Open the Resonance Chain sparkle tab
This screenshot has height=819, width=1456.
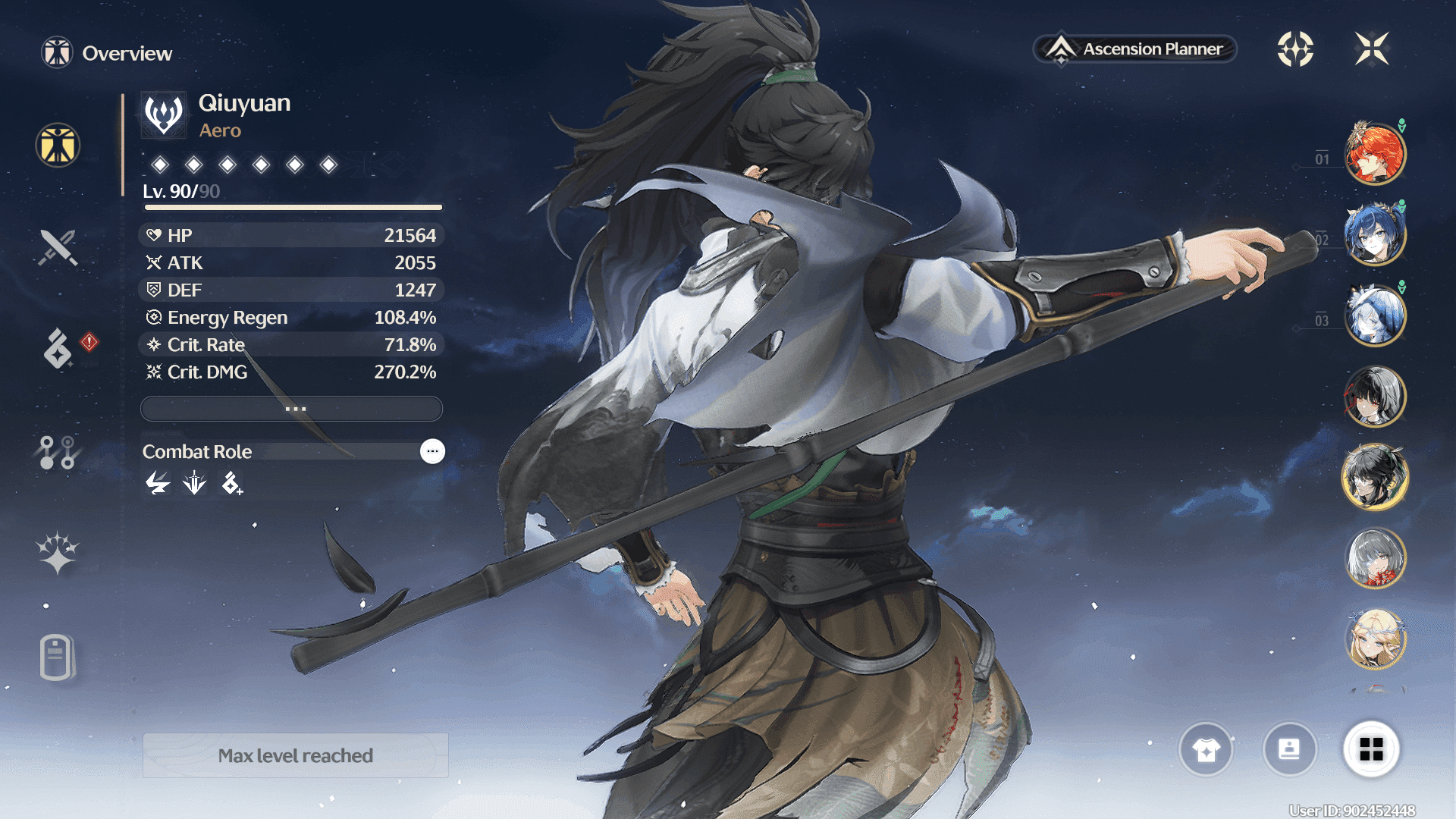[x=58, y=553]
